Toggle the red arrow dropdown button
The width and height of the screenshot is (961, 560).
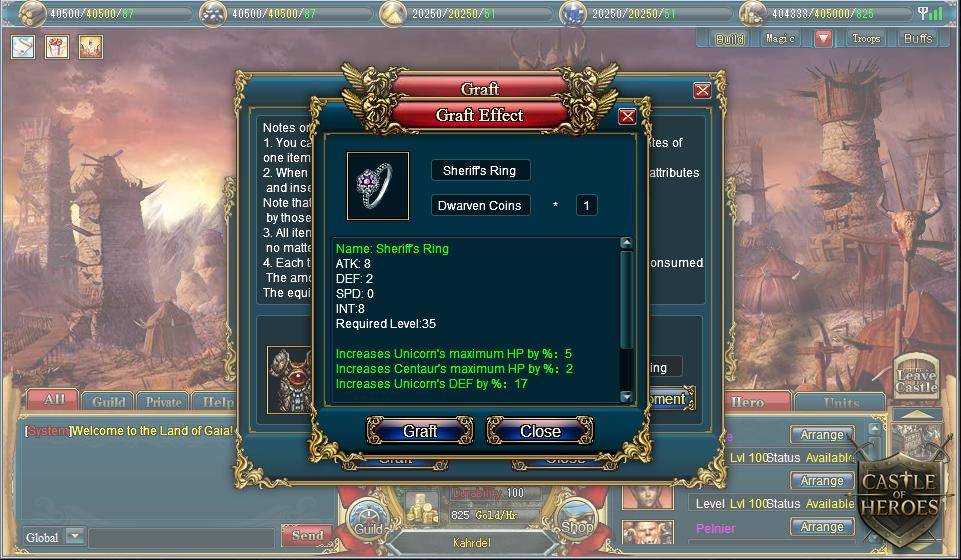click(823, 39)
